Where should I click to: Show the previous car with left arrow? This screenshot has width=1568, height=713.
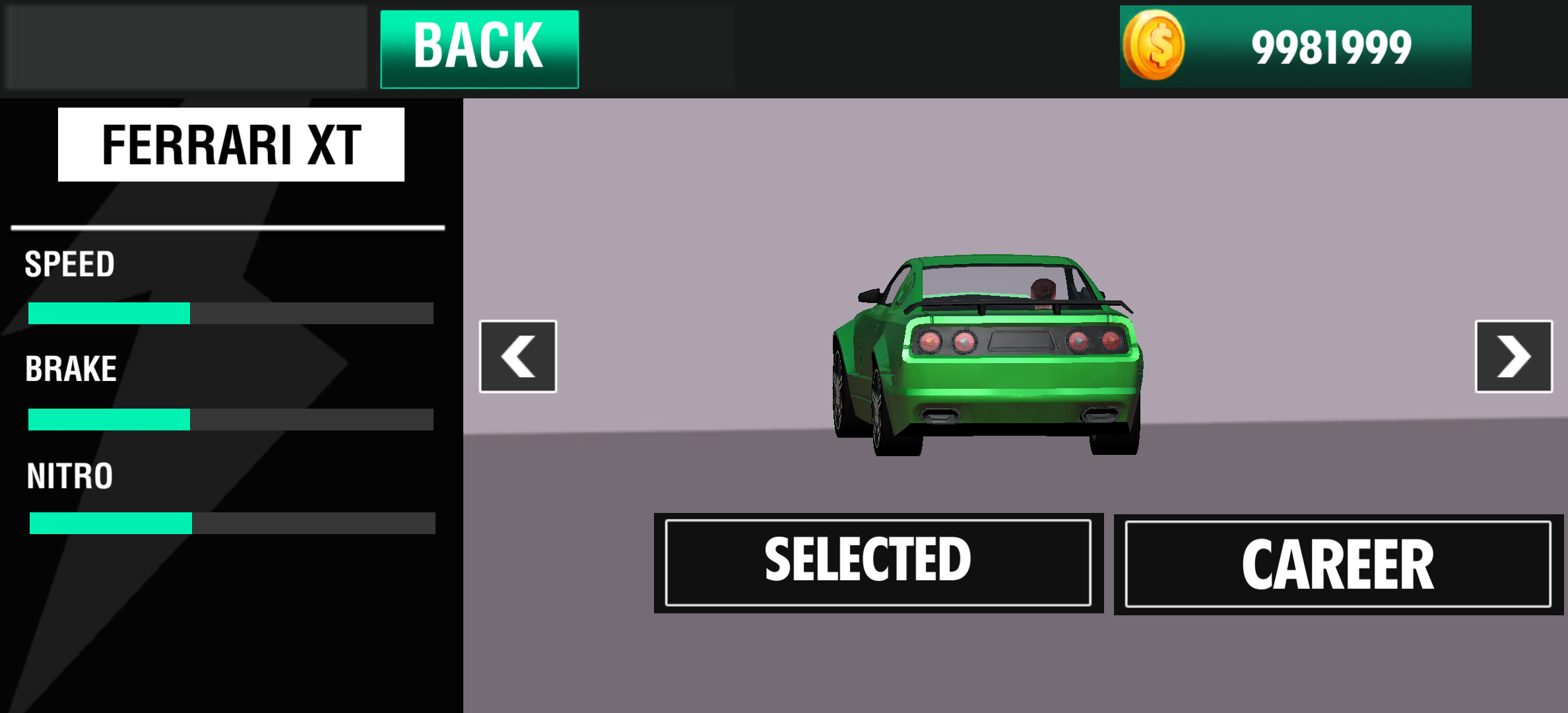[x=518, y=356]
